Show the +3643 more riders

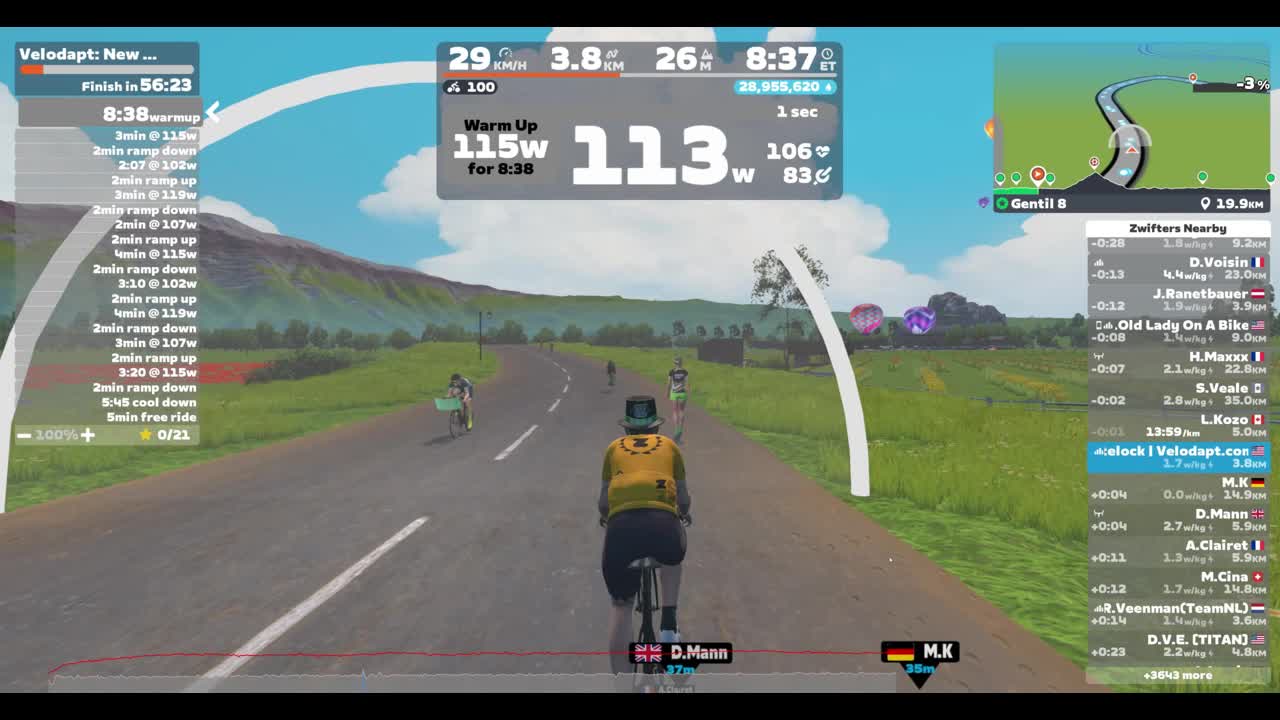coord(1178,675)
